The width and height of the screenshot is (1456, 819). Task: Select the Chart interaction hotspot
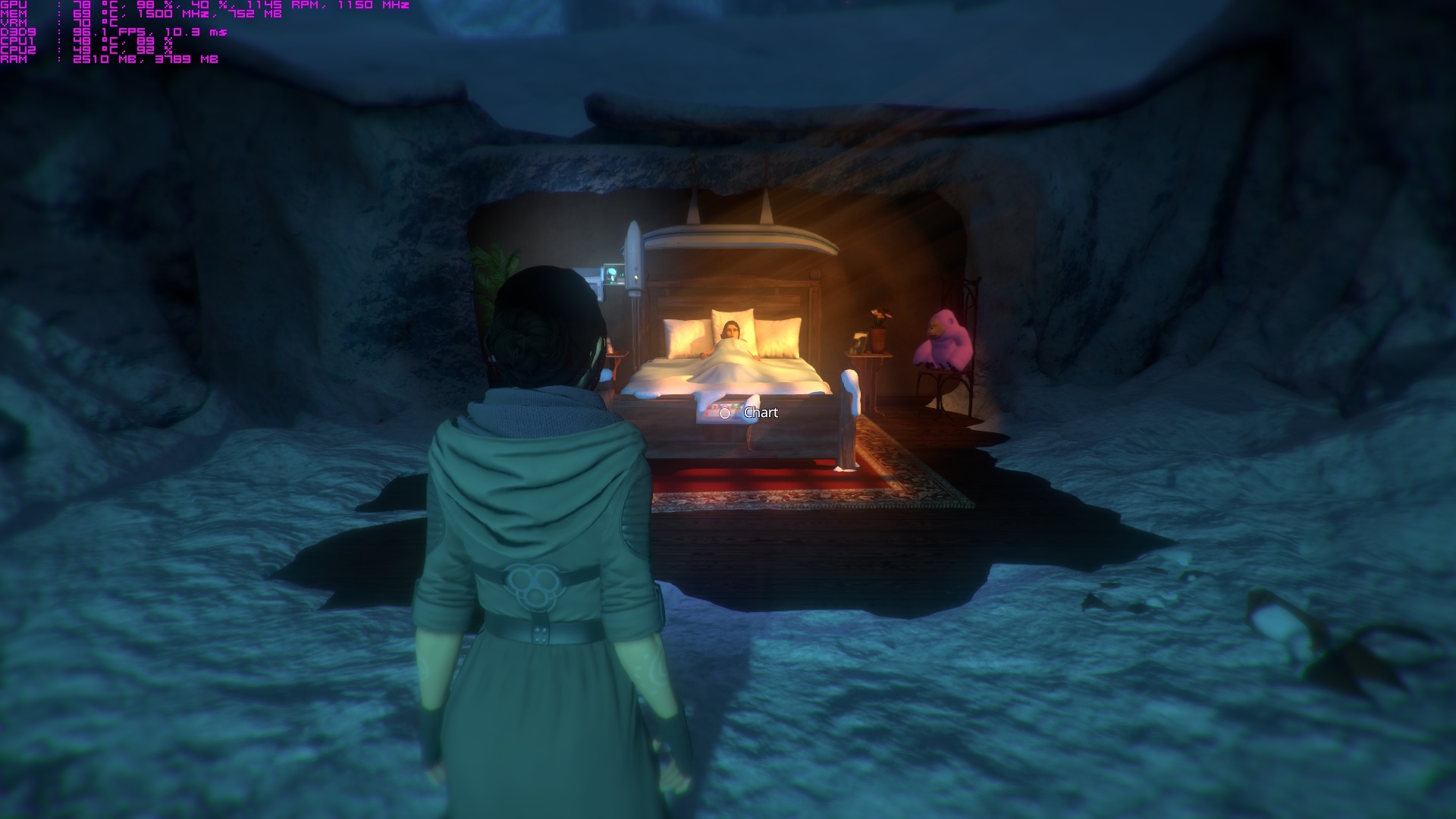coord(725,413)
